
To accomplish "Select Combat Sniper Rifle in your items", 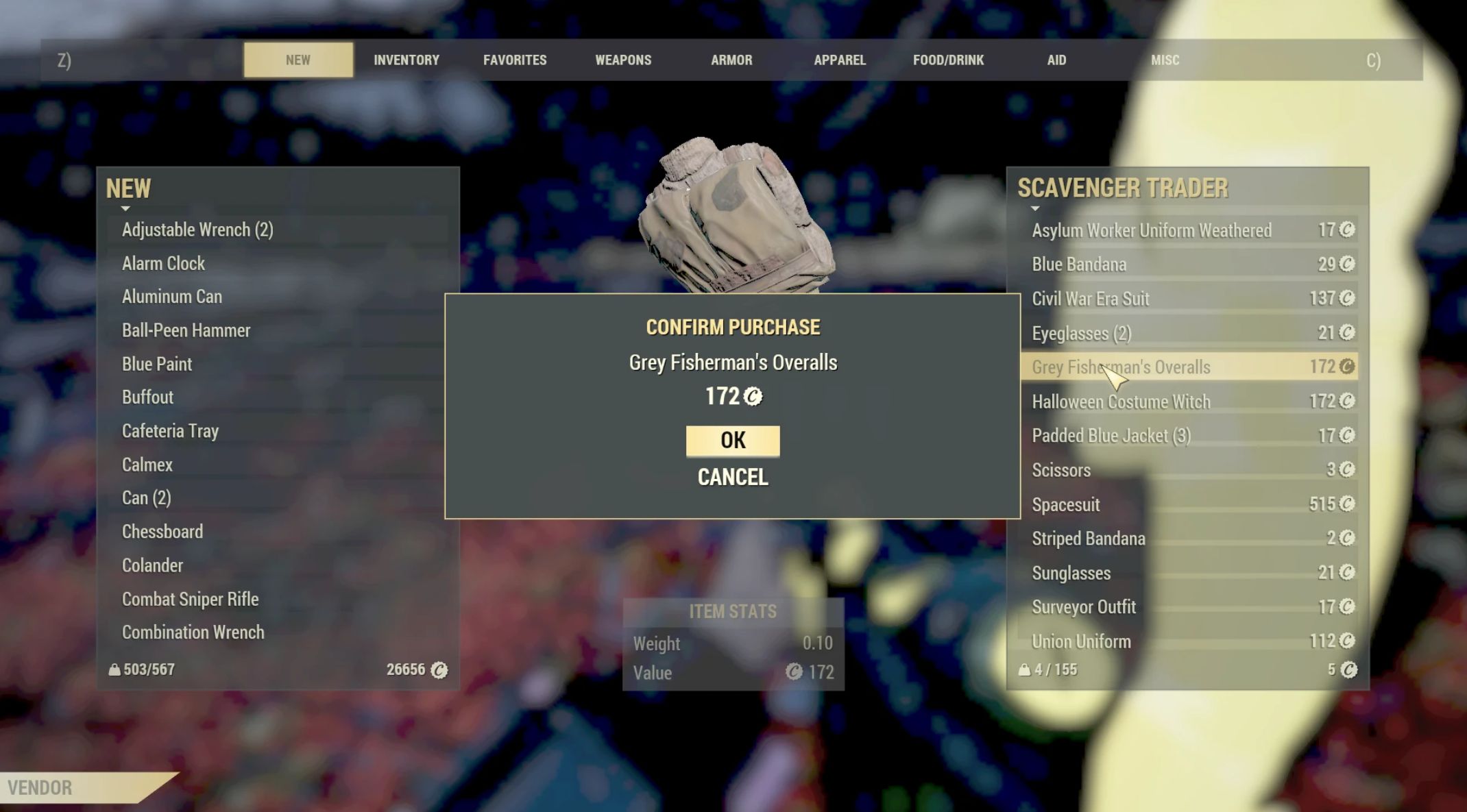I will coord(191,599).
